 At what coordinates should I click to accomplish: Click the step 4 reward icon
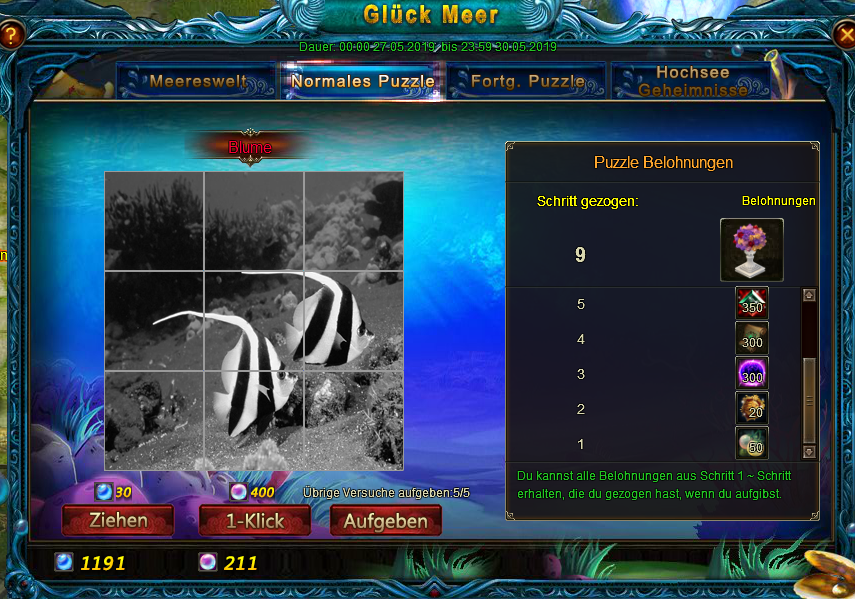[x=752, y=339]
